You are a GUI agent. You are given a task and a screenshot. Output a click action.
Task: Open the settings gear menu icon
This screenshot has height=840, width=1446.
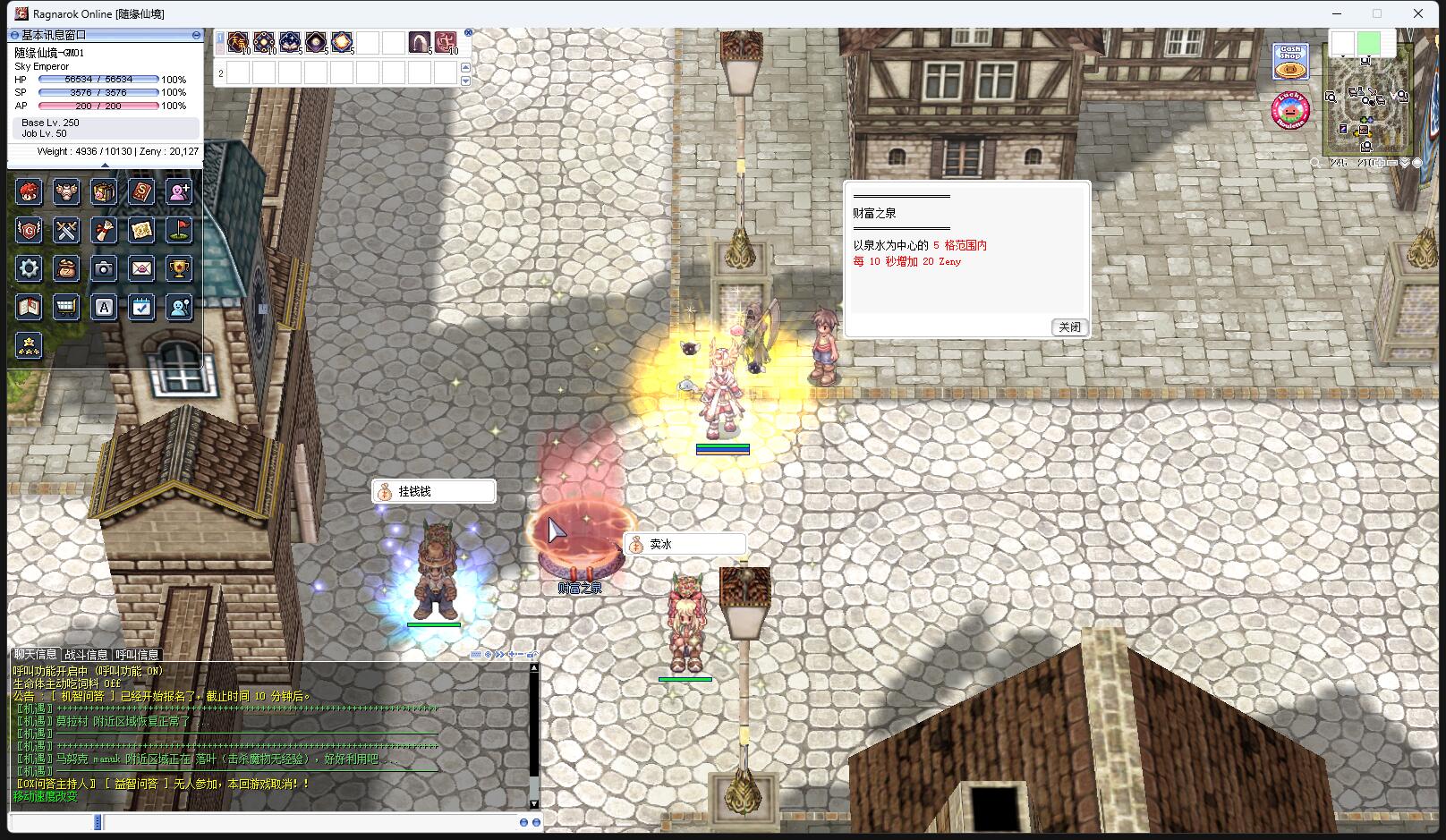click(30, 268)
